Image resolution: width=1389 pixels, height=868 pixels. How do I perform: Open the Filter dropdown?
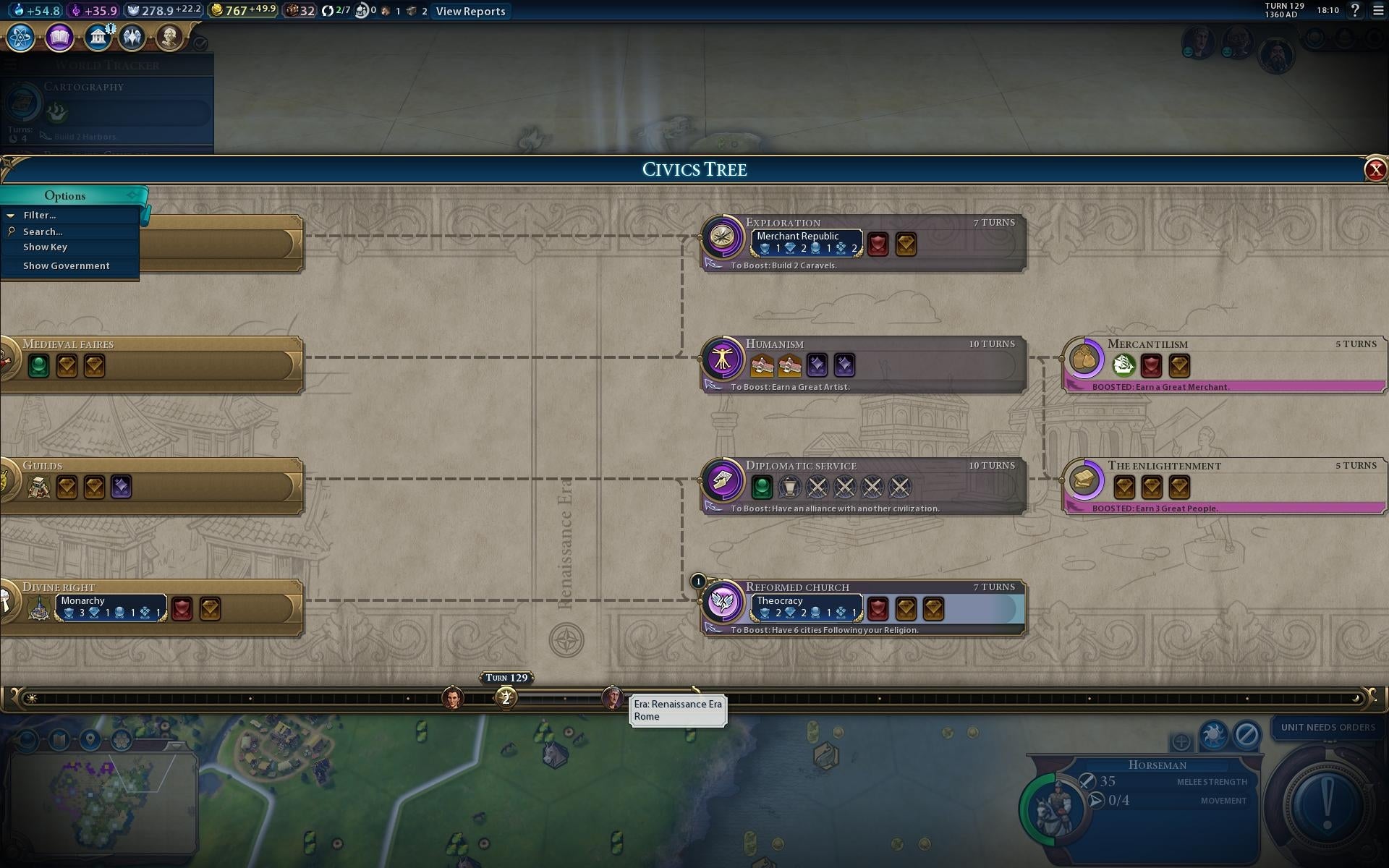pos(39,216)
